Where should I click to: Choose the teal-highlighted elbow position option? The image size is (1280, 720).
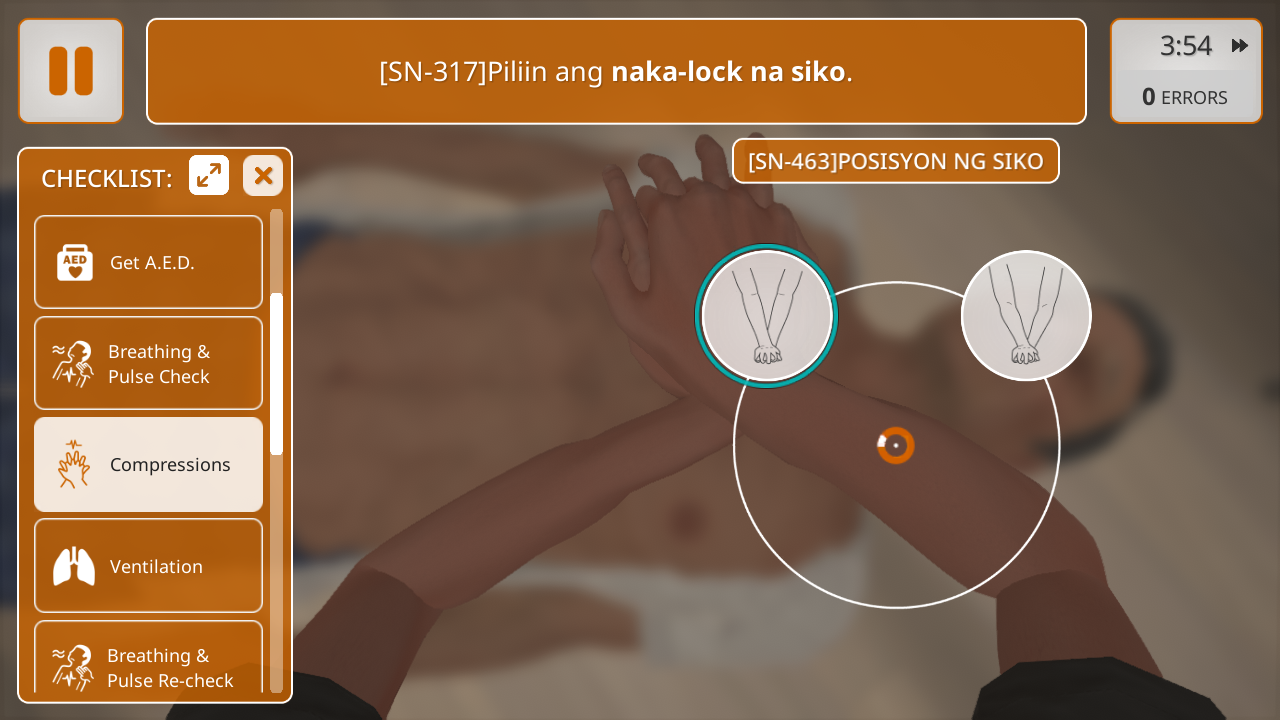[767, 317]
